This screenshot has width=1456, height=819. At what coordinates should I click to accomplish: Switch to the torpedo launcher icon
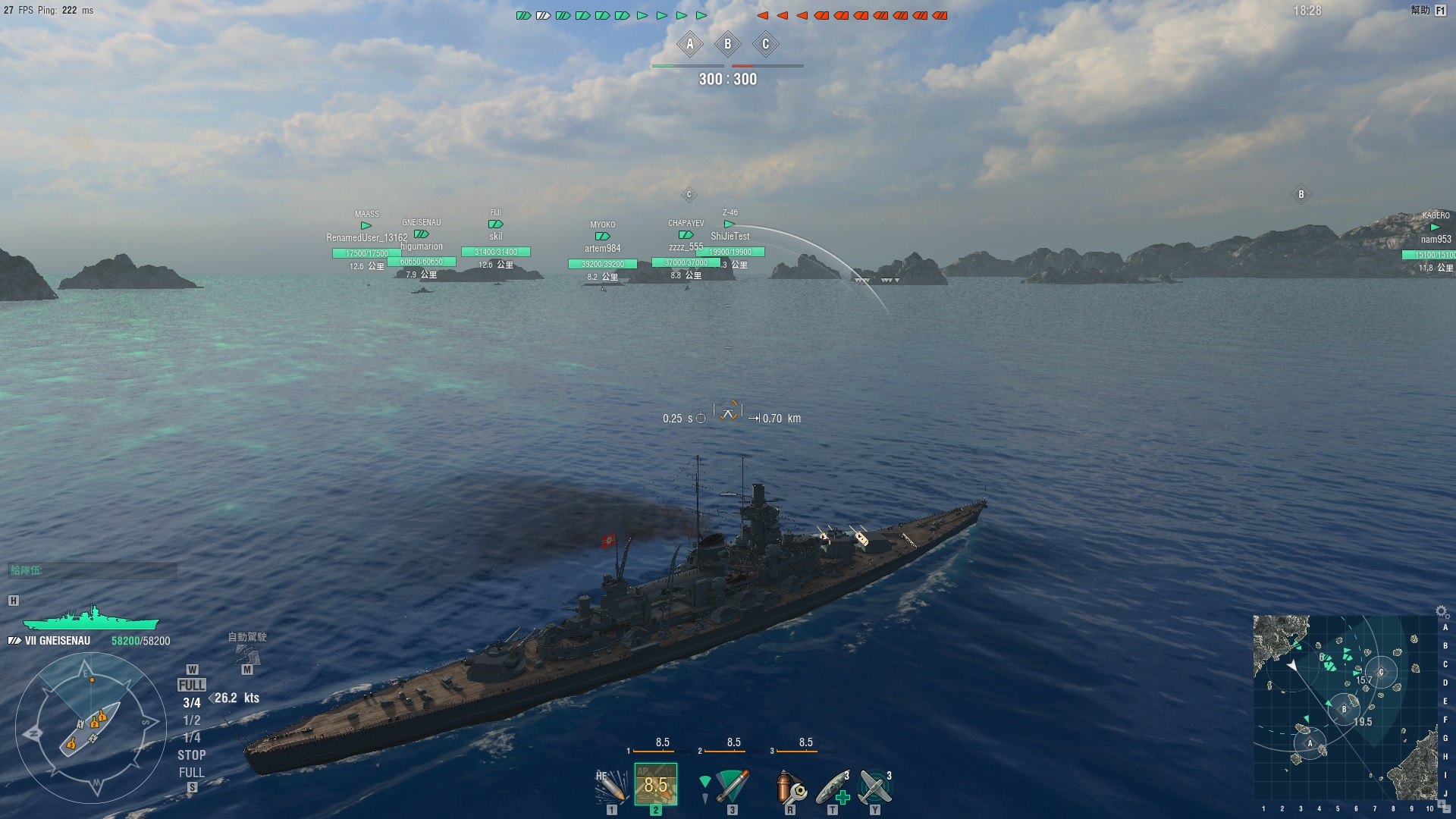[x=728, y=786]
